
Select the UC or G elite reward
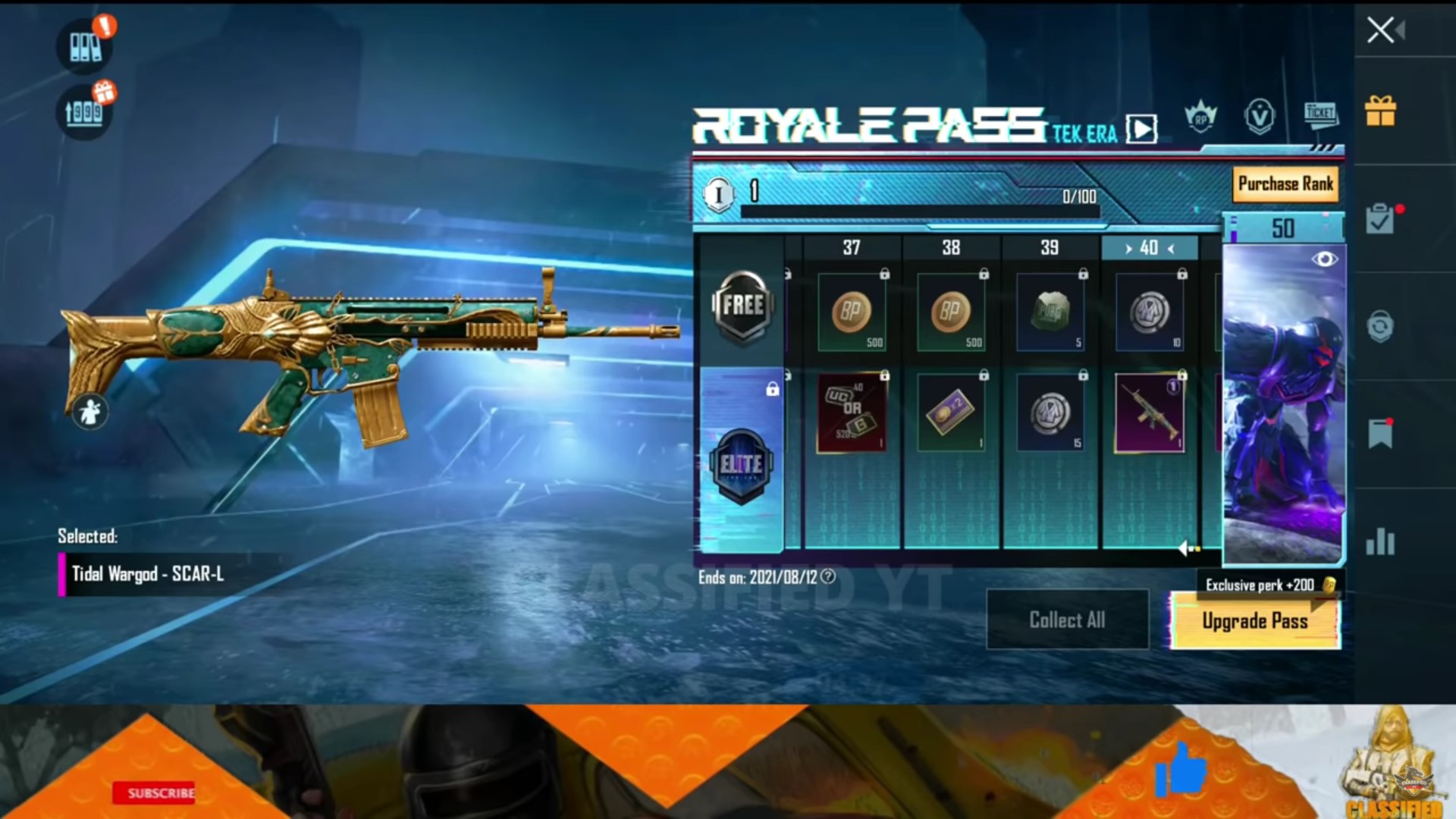click(852, 413)
